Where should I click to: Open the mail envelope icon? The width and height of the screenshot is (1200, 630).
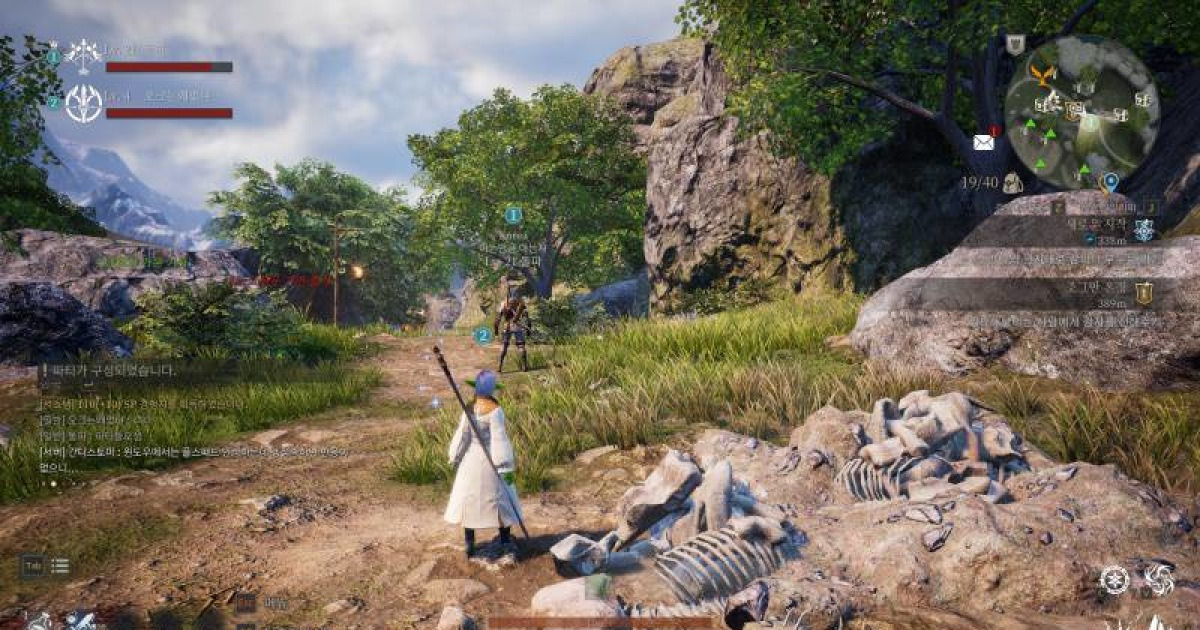985,142
